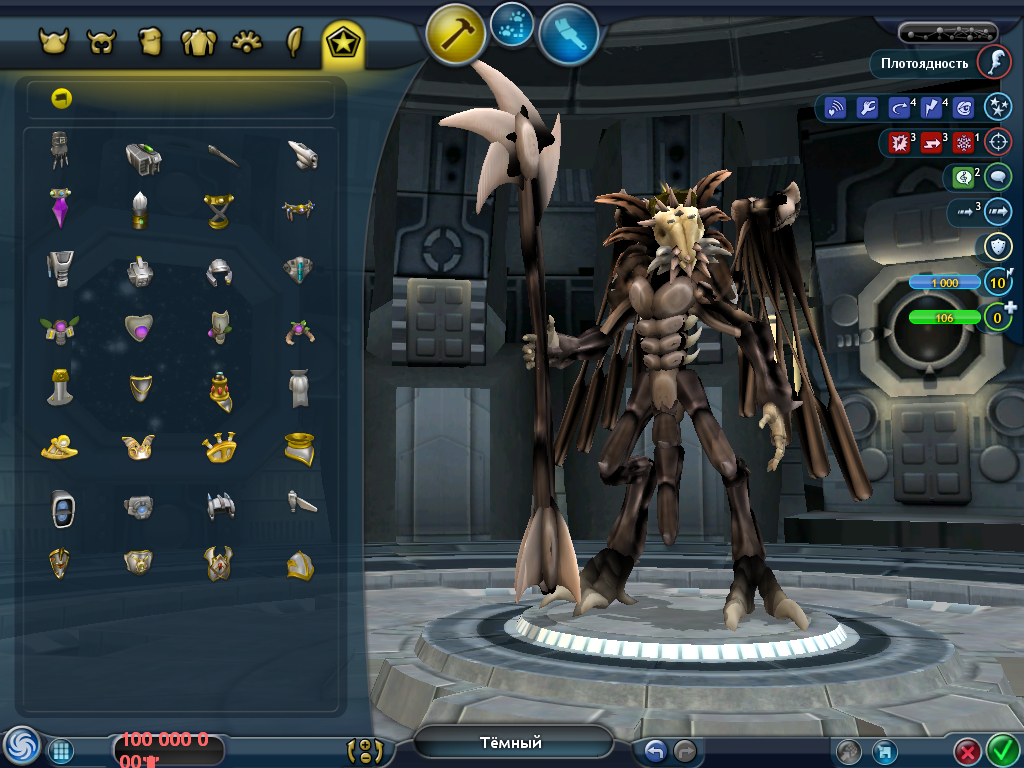The height and width of the screenshot is (768, 1024).
Task: Switch to the horned mask tab
Action: 101,42
